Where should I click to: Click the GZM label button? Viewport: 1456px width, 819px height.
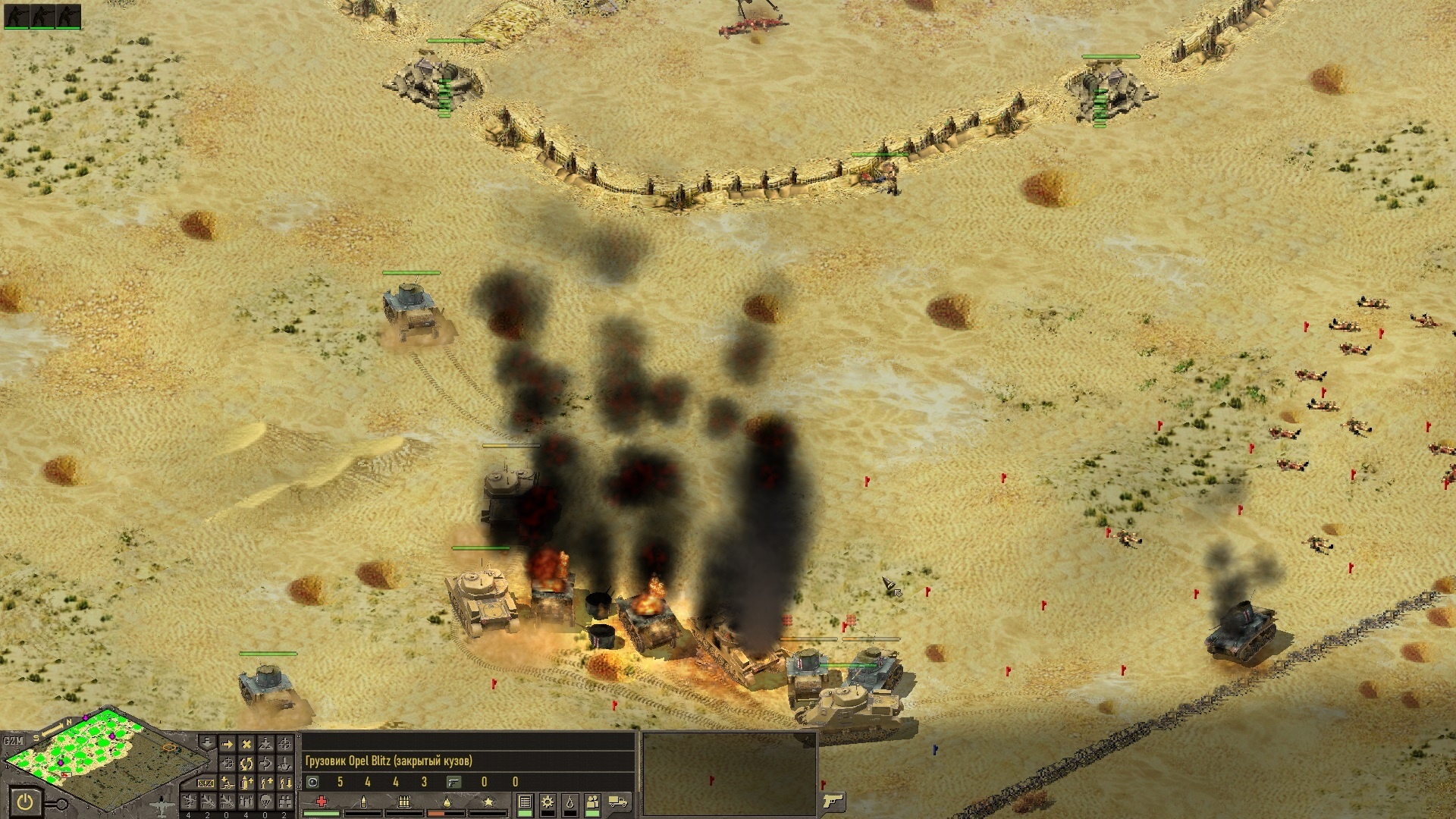pyautogui.click(x=13, y=741)
